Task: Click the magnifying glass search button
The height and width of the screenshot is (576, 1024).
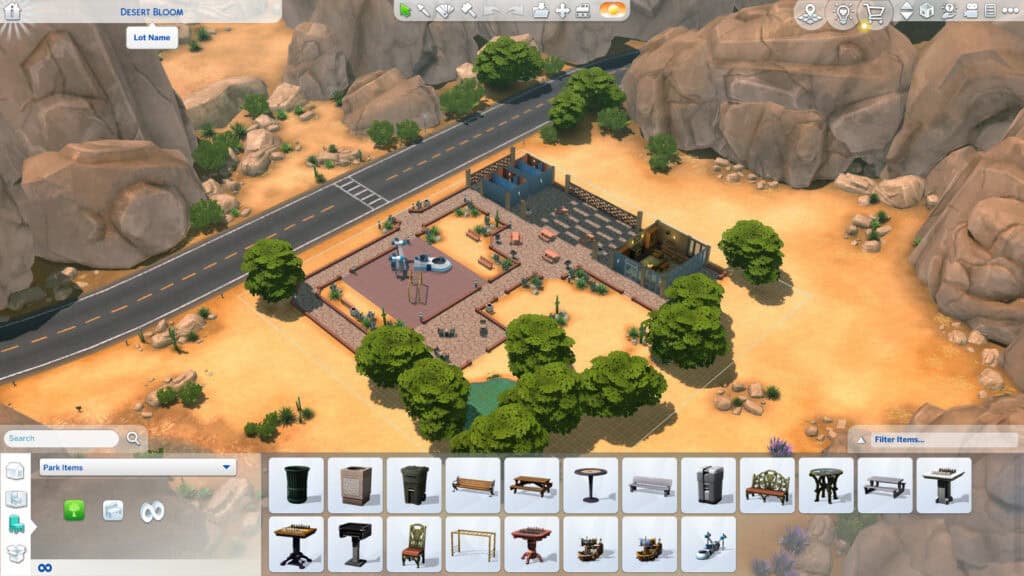Action: (134, 438)
